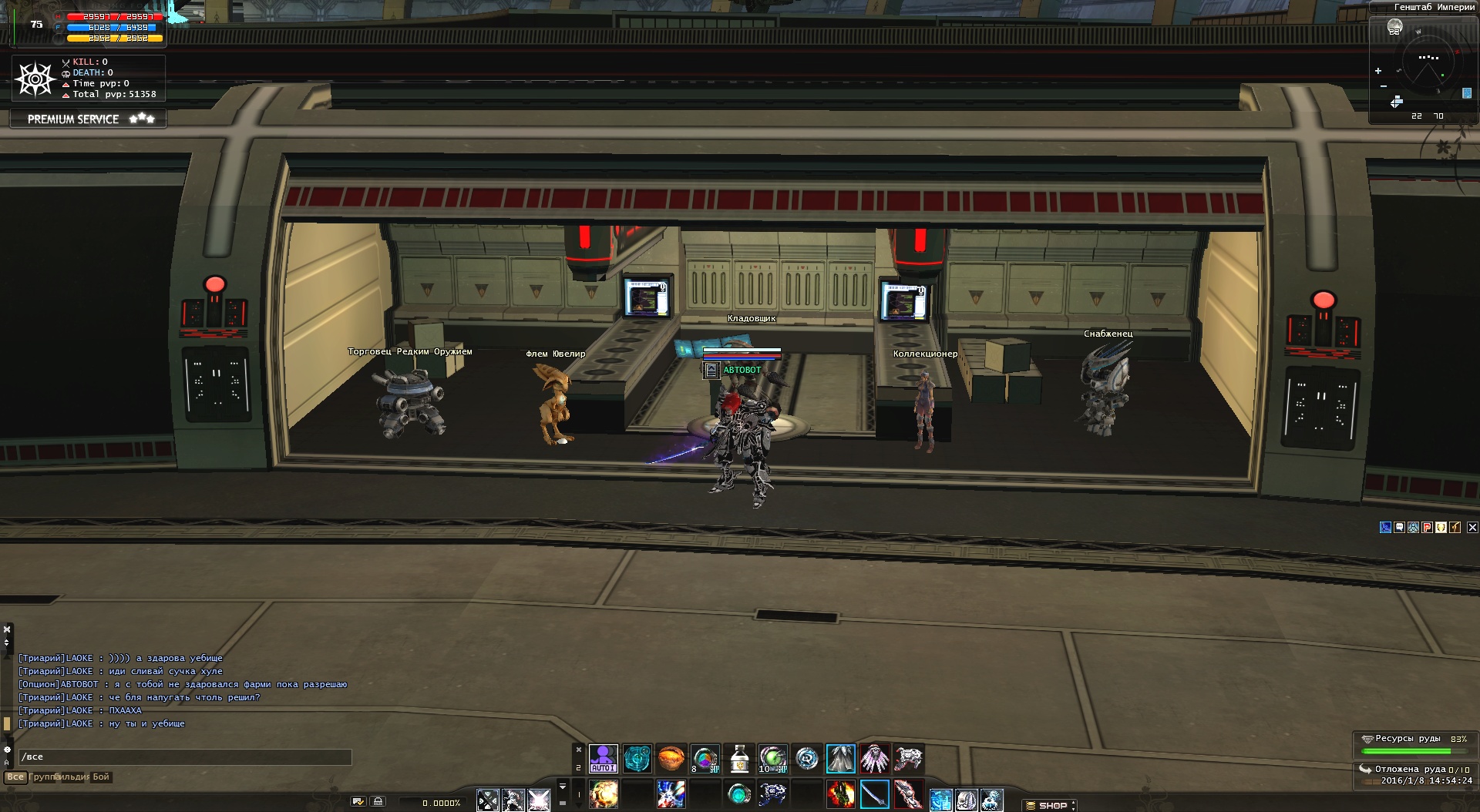Close the small icon bar at right
The width and height of the screenshot is (1480, 812).
point(1472,528)
